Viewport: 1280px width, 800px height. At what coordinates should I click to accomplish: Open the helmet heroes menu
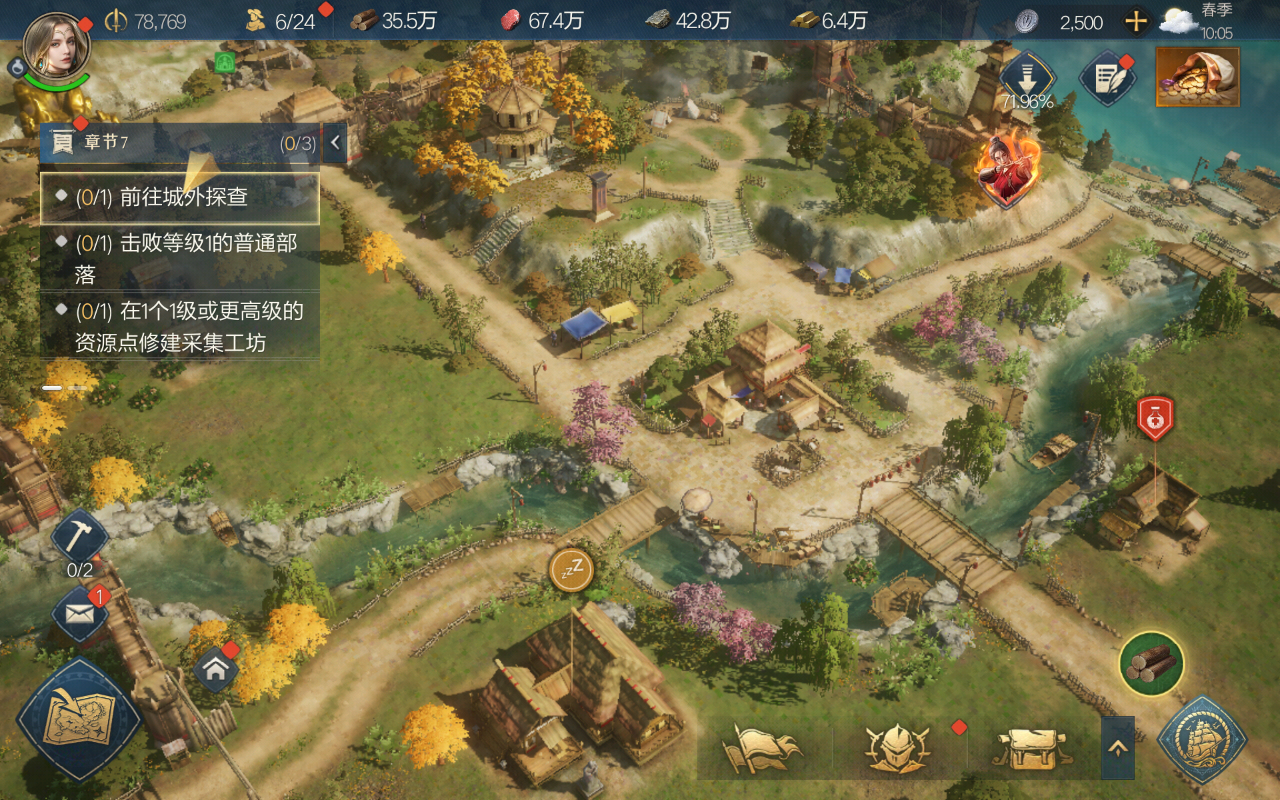click(897, 748)
